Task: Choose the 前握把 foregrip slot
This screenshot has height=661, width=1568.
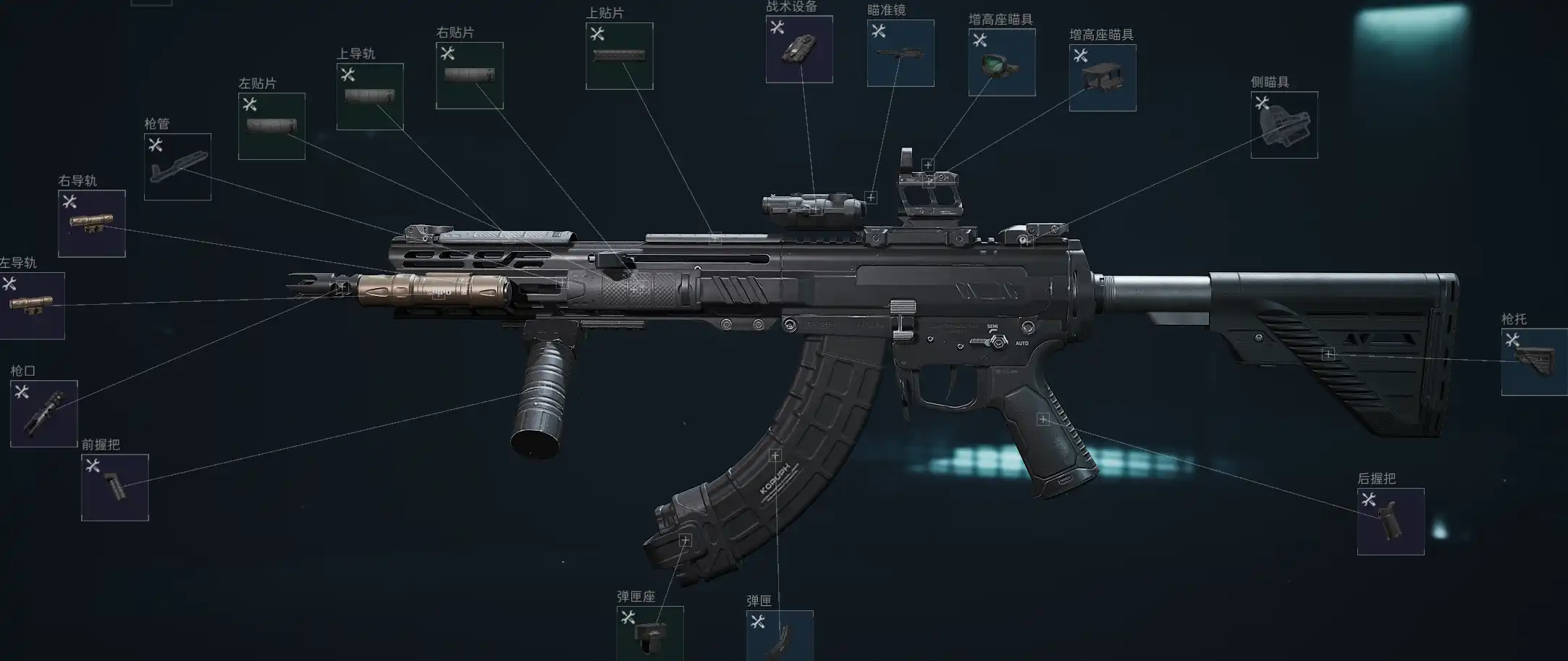Action: 115,487
